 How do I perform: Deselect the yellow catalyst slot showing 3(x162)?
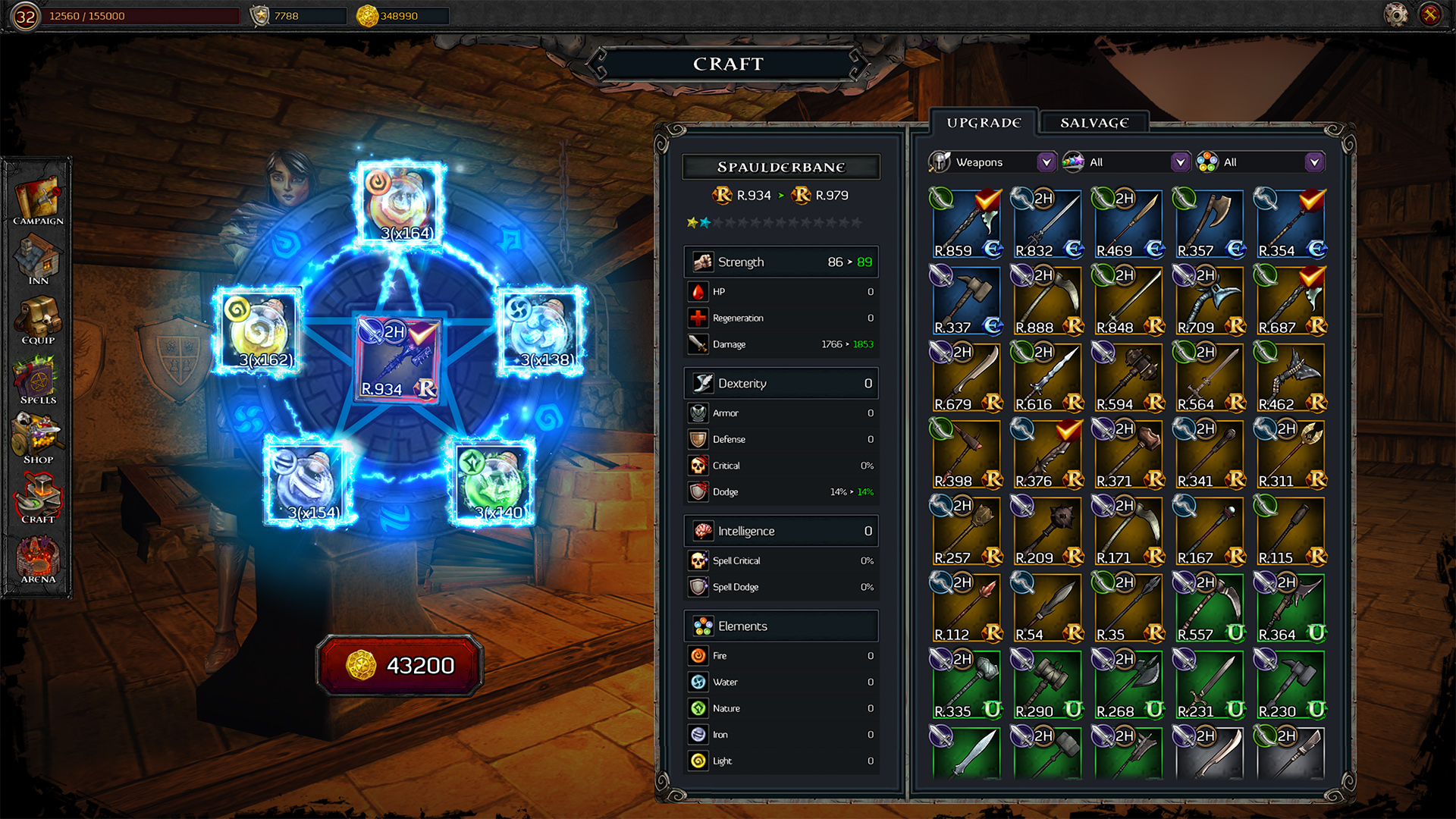(x=258, y=329)
